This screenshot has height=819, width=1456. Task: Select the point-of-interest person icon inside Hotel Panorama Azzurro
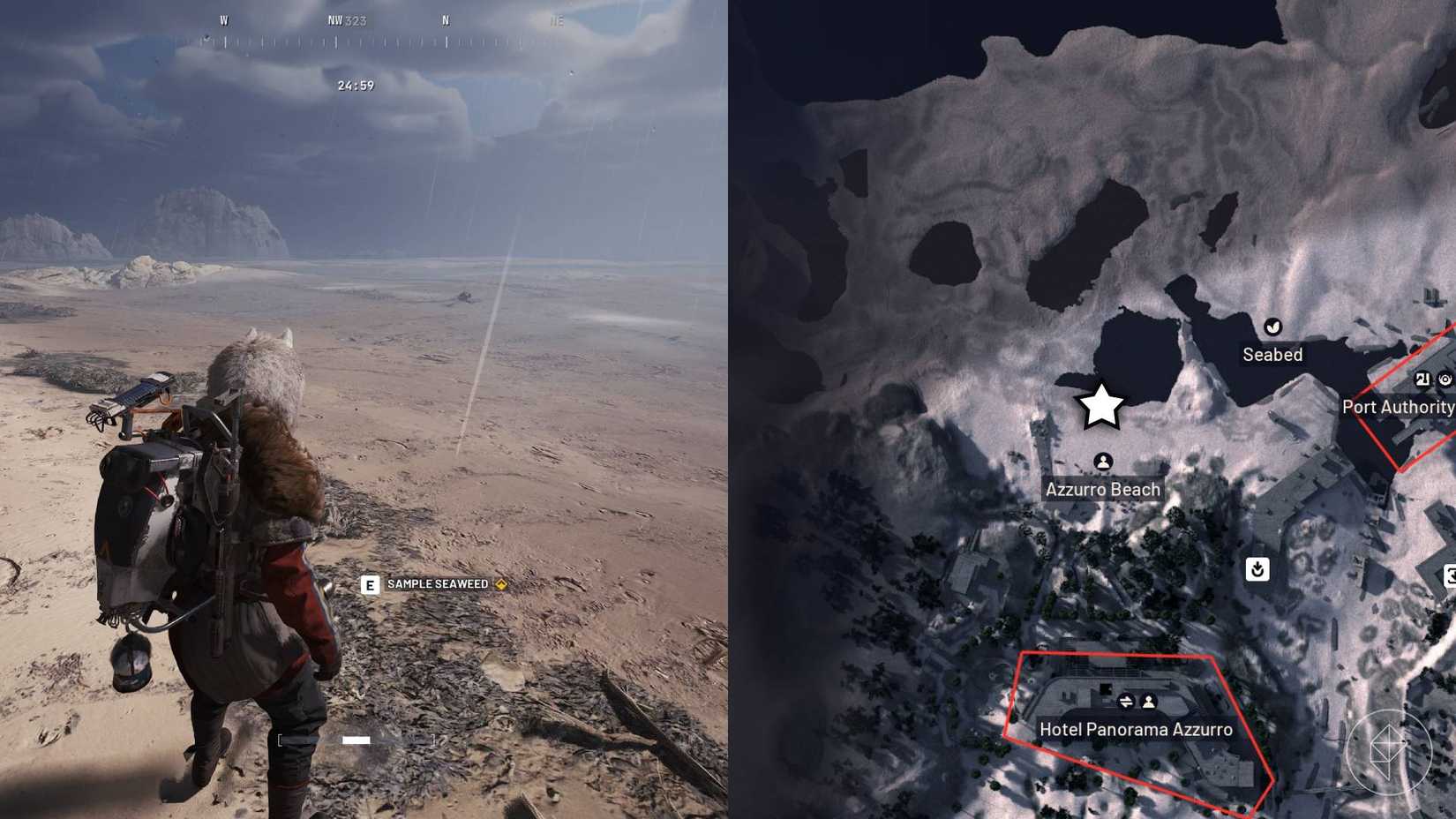1149,702
